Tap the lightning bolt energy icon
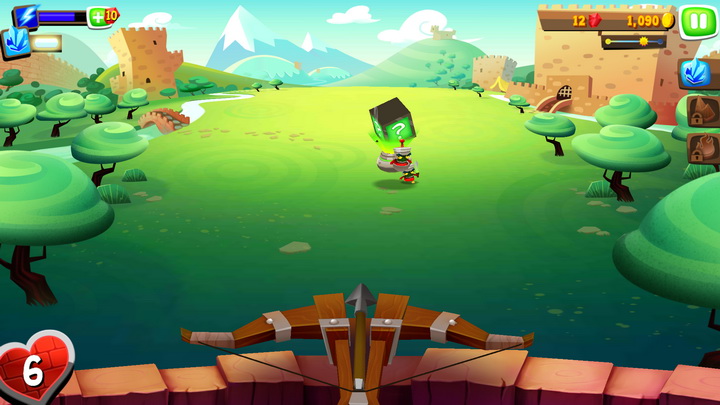Screen dimensions: 720x405 26,16
